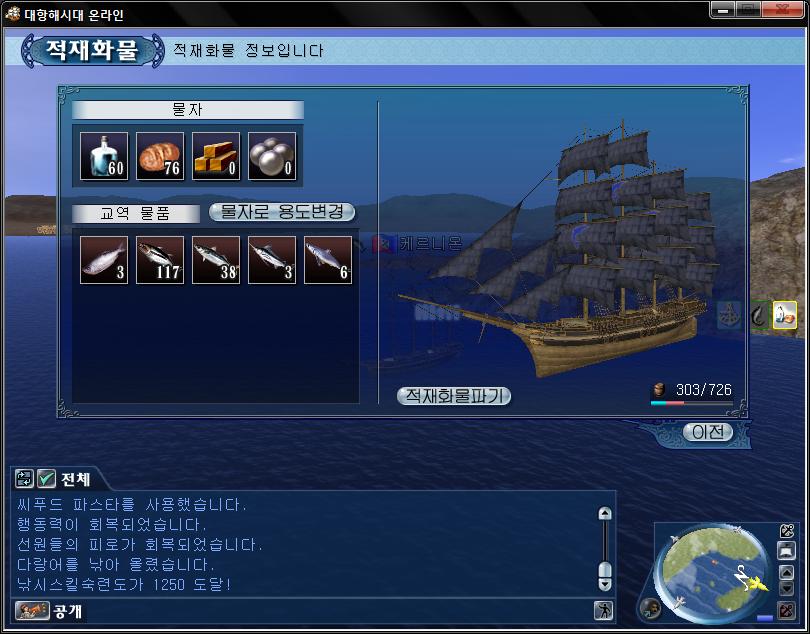Select the fish stack of 117
Image resolution: width=810 pixels, height=634 pixels.
[160, 260]
